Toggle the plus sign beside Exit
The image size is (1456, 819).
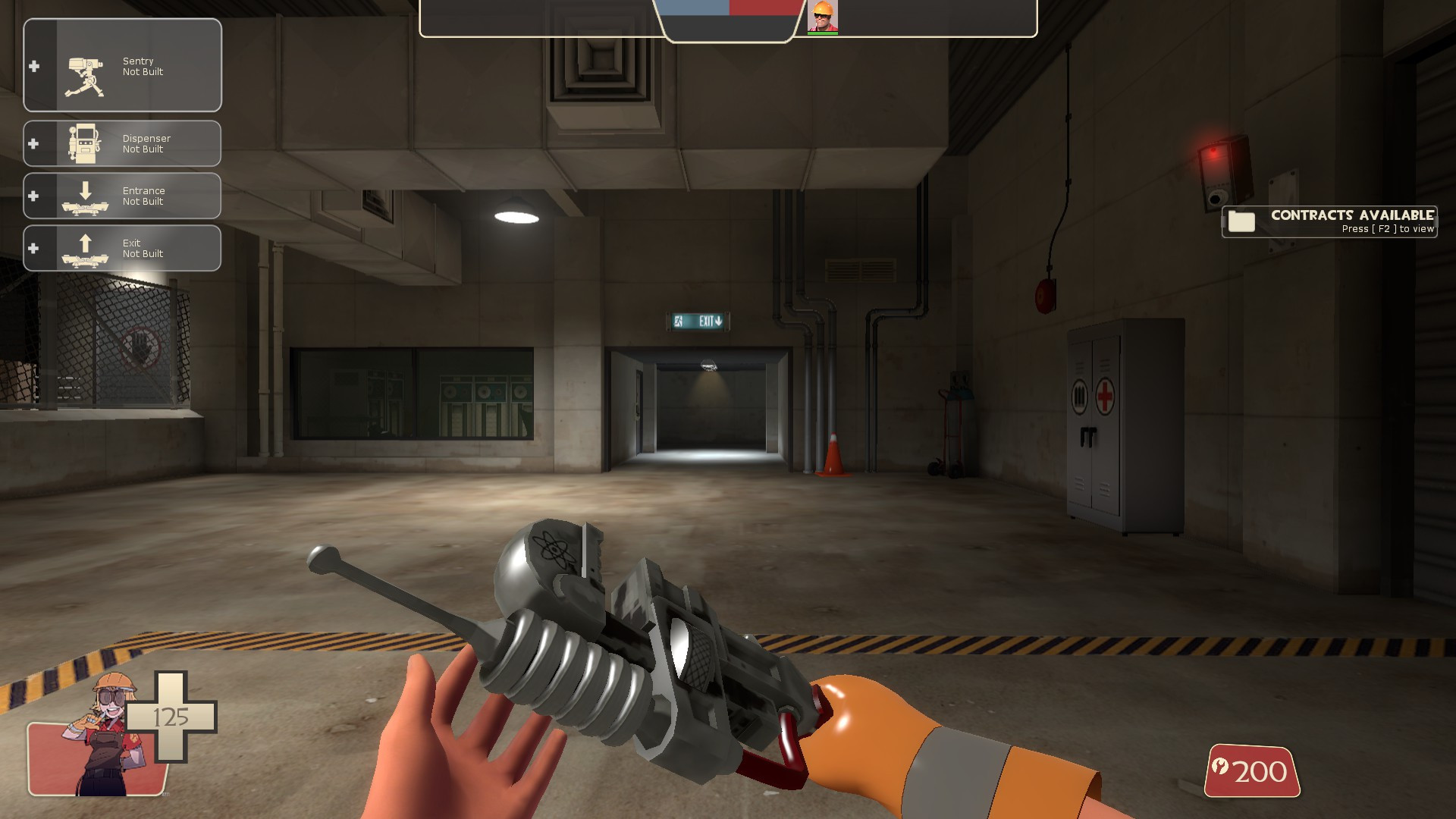click(x=33, y=248)
